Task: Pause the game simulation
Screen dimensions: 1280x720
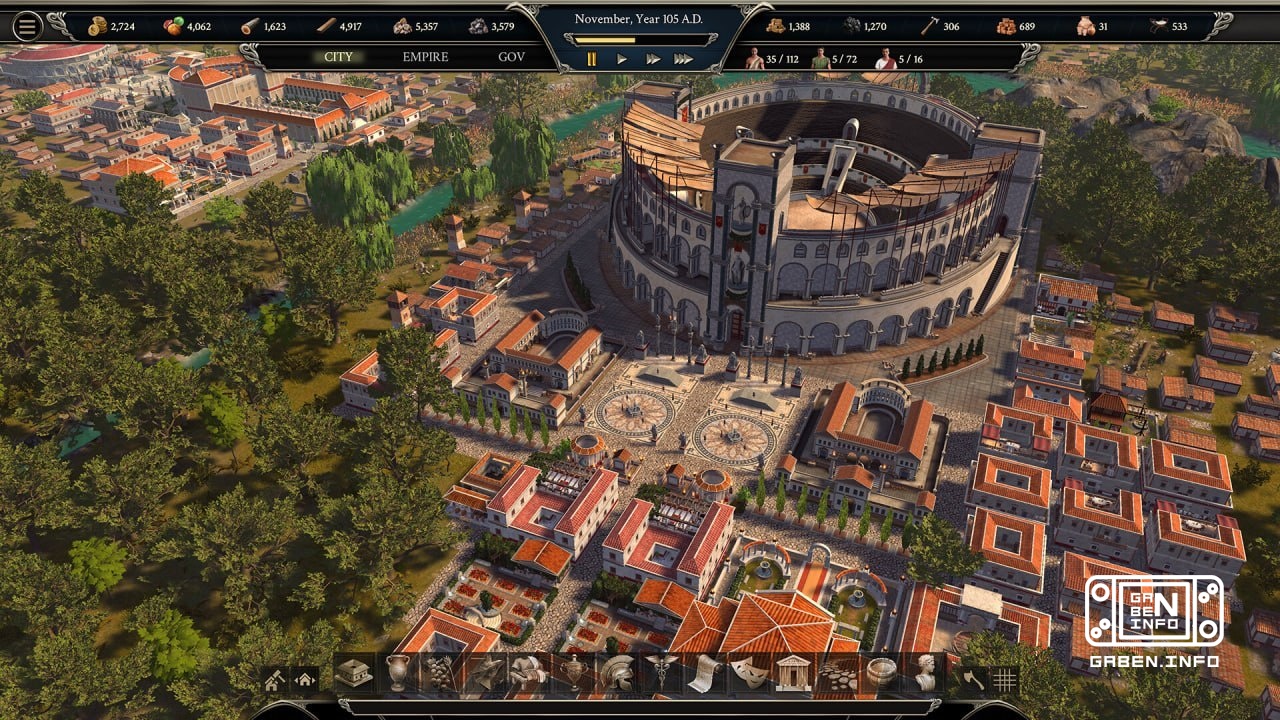Action: [592, 58]
